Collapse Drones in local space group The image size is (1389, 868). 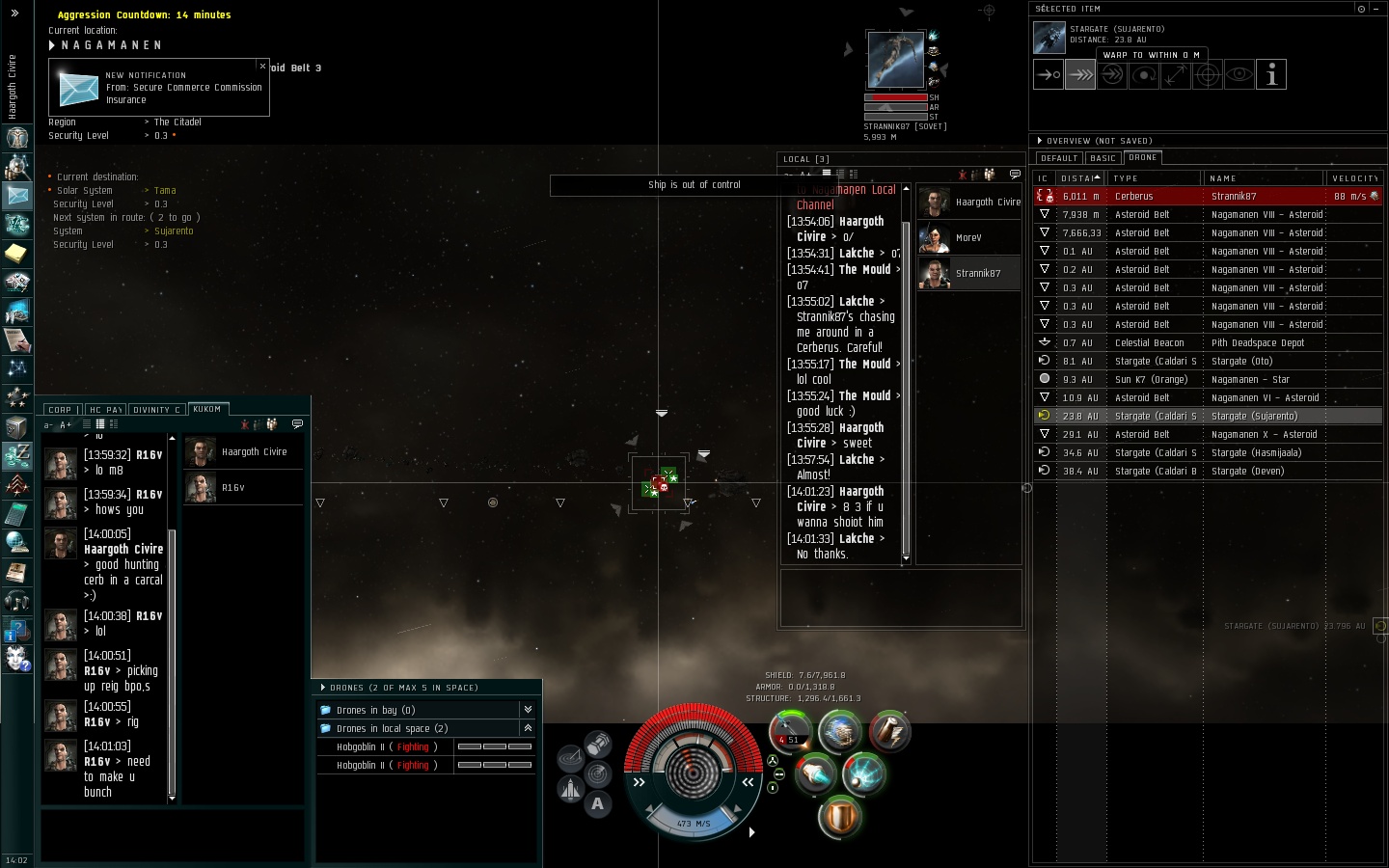pyautogui.click(x=528, y=728)
